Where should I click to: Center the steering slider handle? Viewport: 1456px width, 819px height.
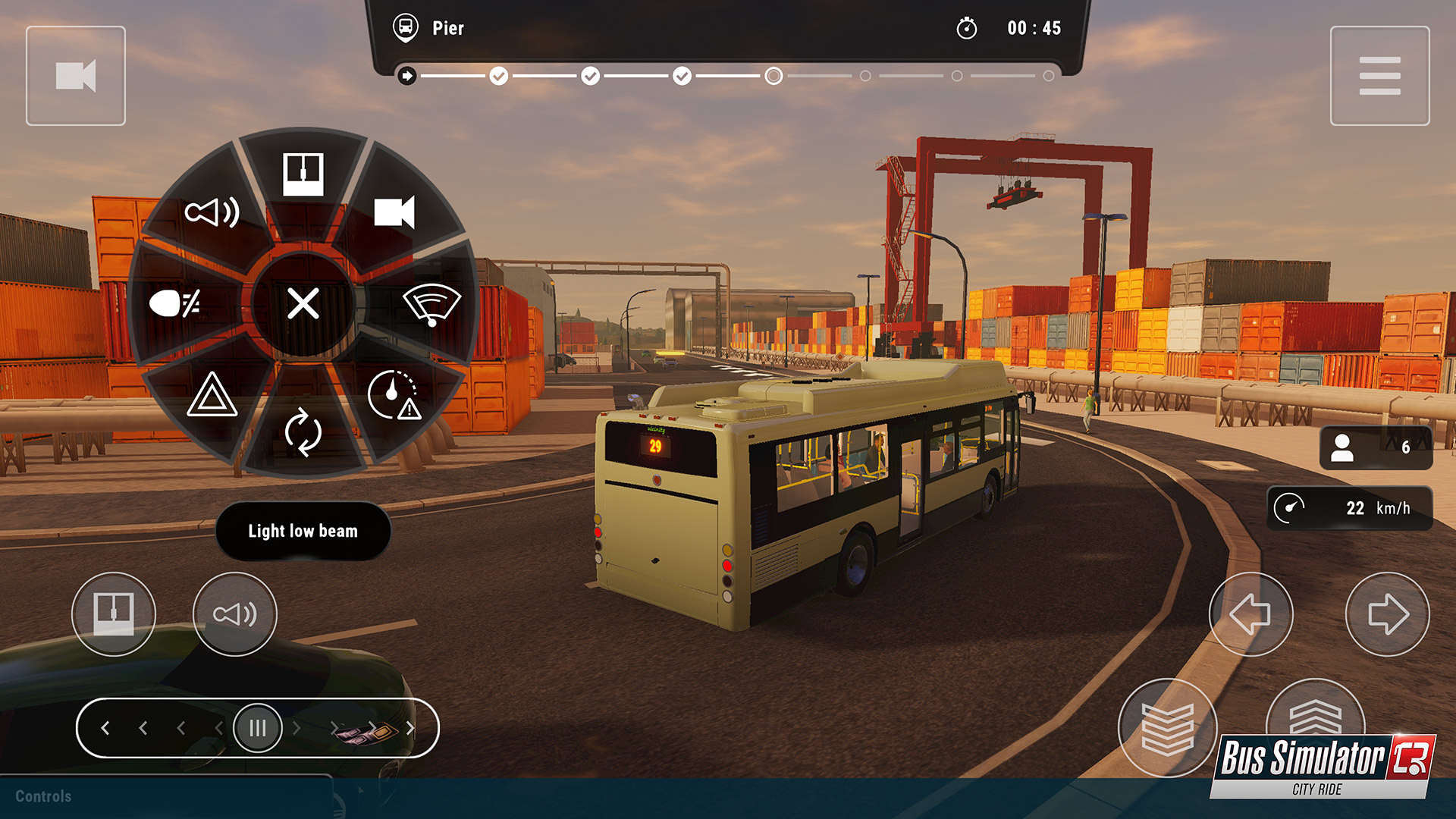tap(258, 727)
